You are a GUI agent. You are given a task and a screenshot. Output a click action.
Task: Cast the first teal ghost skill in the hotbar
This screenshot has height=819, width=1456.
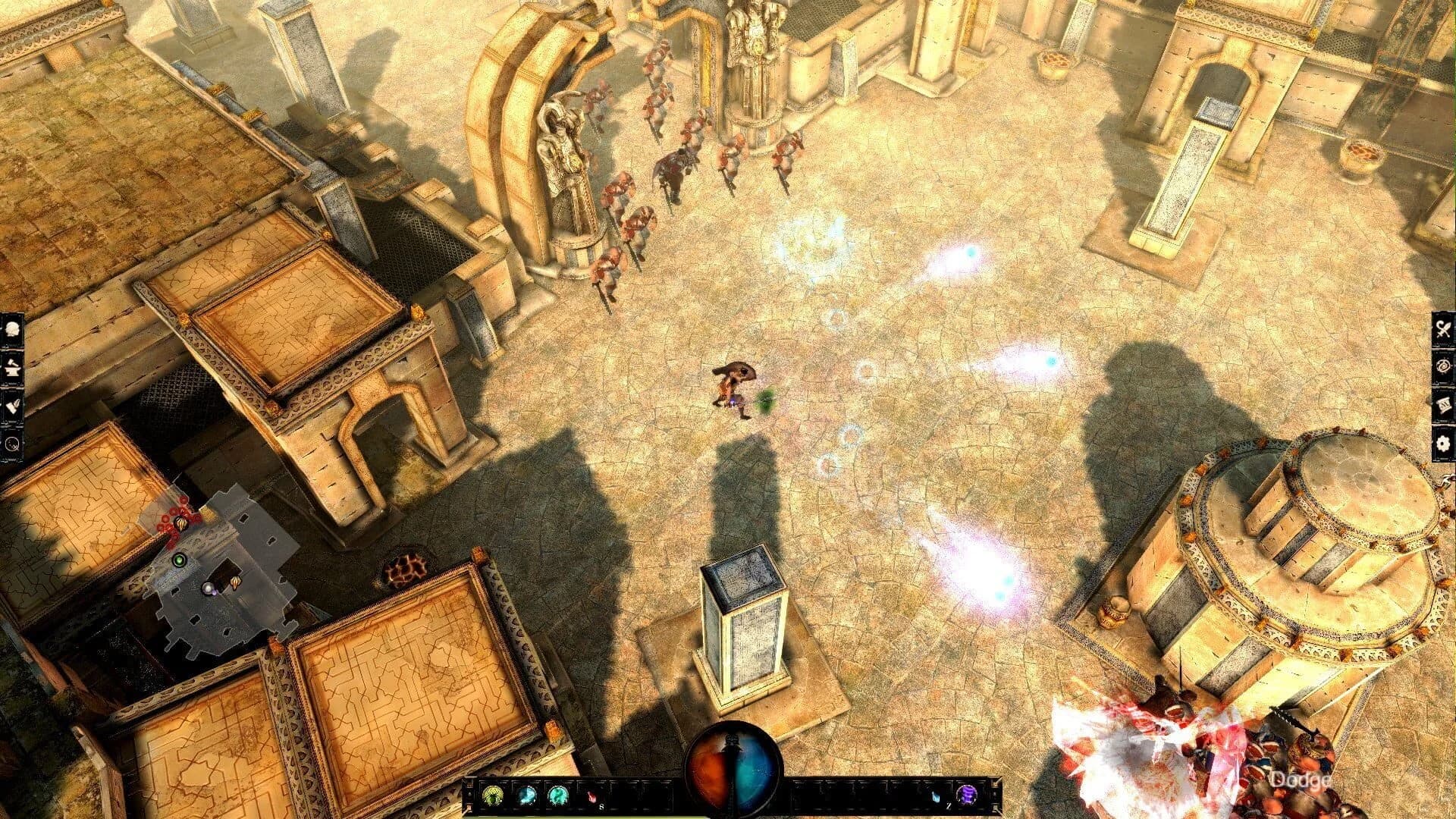pyautogui.click(x=526, y=795)
